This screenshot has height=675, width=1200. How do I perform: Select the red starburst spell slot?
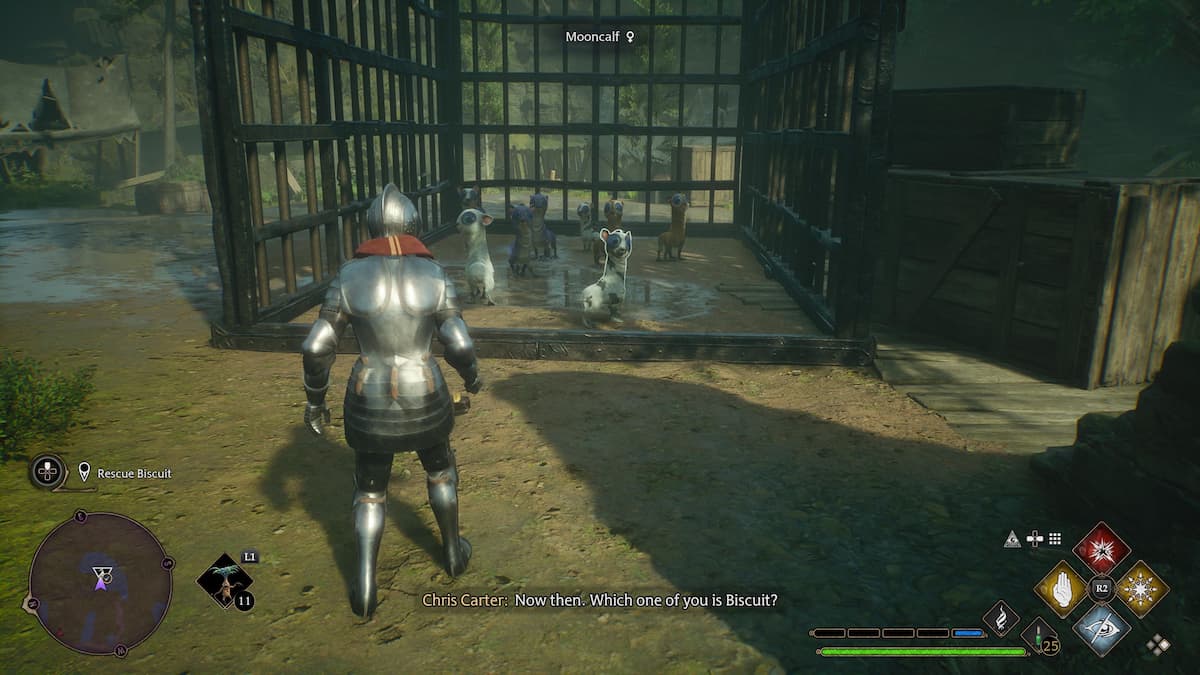[x=1101, y=549]
